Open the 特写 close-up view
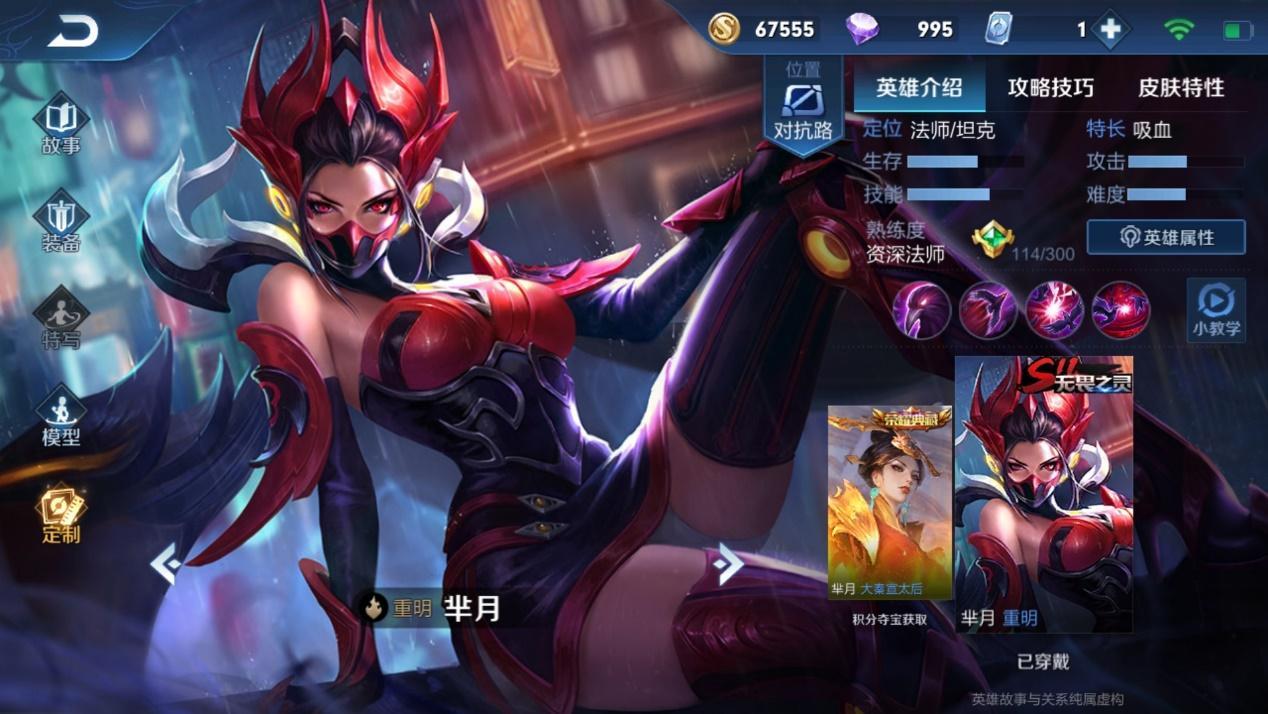This screenshot has height=714, width=1268. (61, 320)
